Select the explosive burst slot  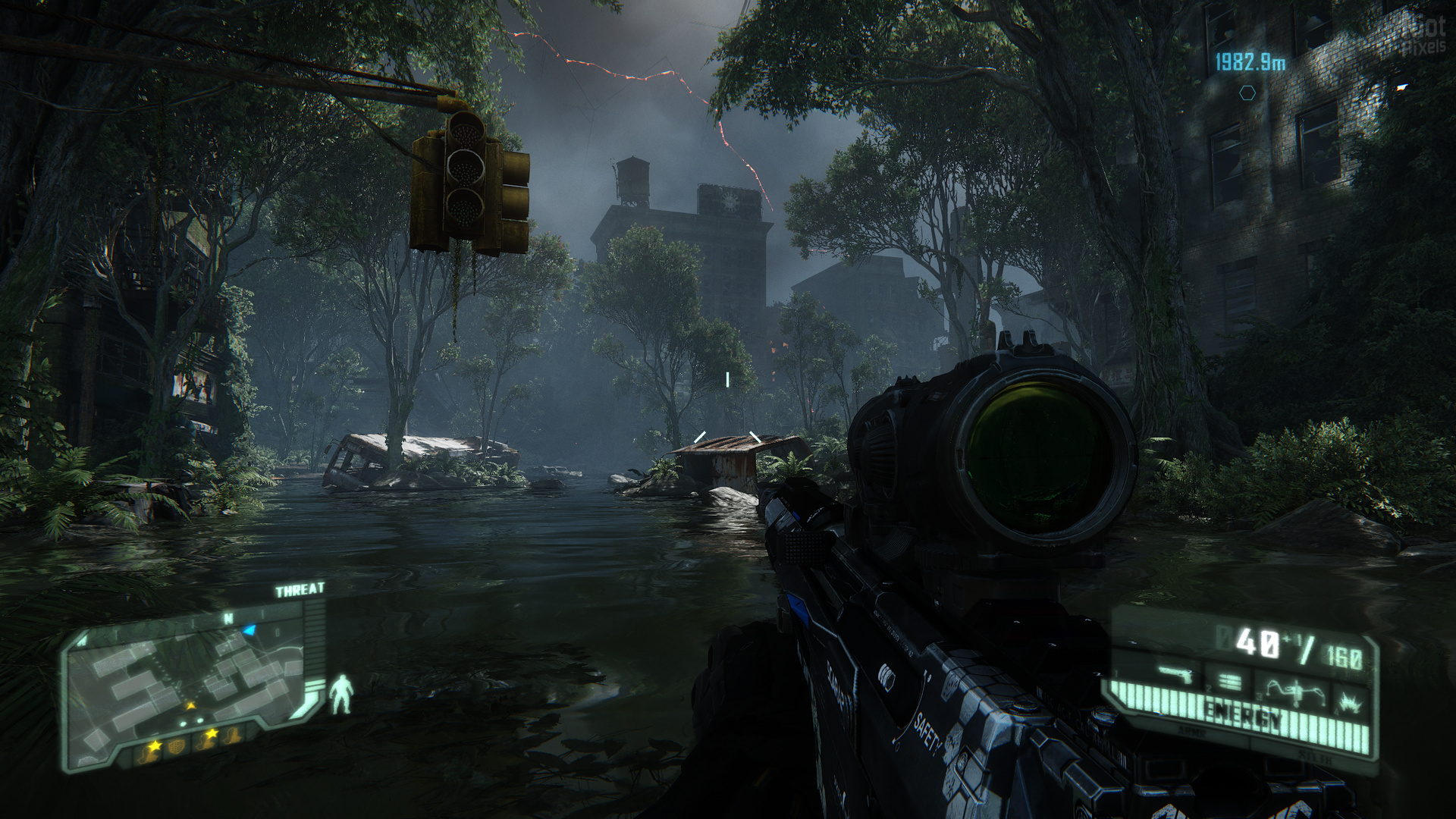click(1350, 702)
